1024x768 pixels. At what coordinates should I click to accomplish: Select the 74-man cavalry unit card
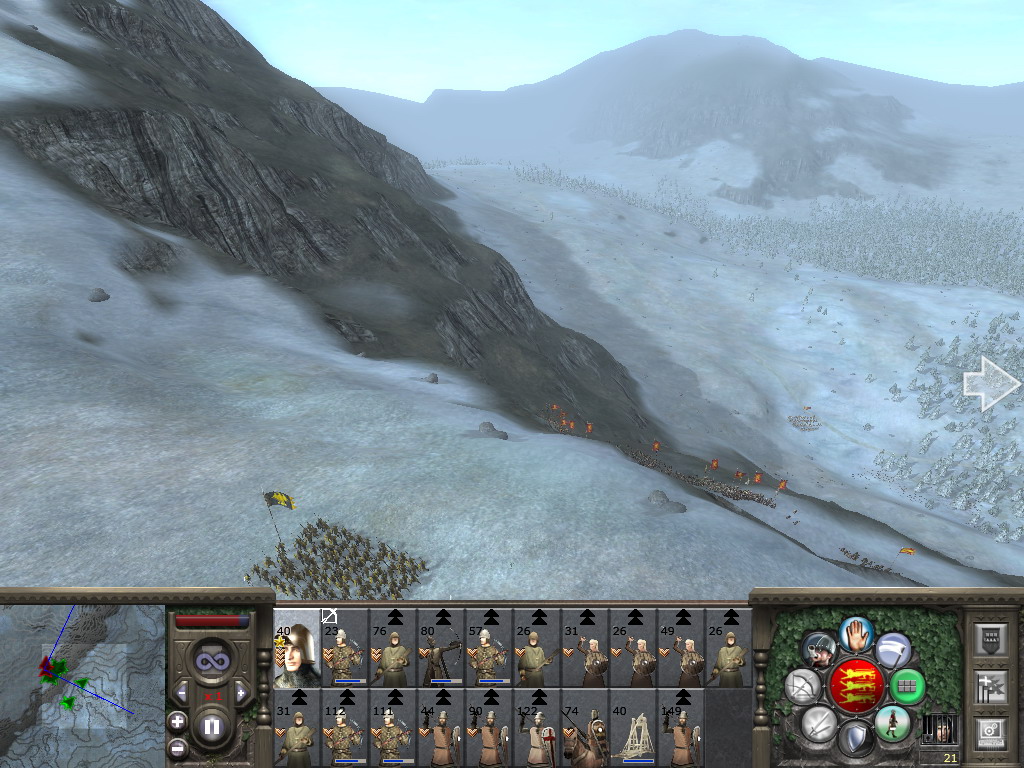coord(584,728)
